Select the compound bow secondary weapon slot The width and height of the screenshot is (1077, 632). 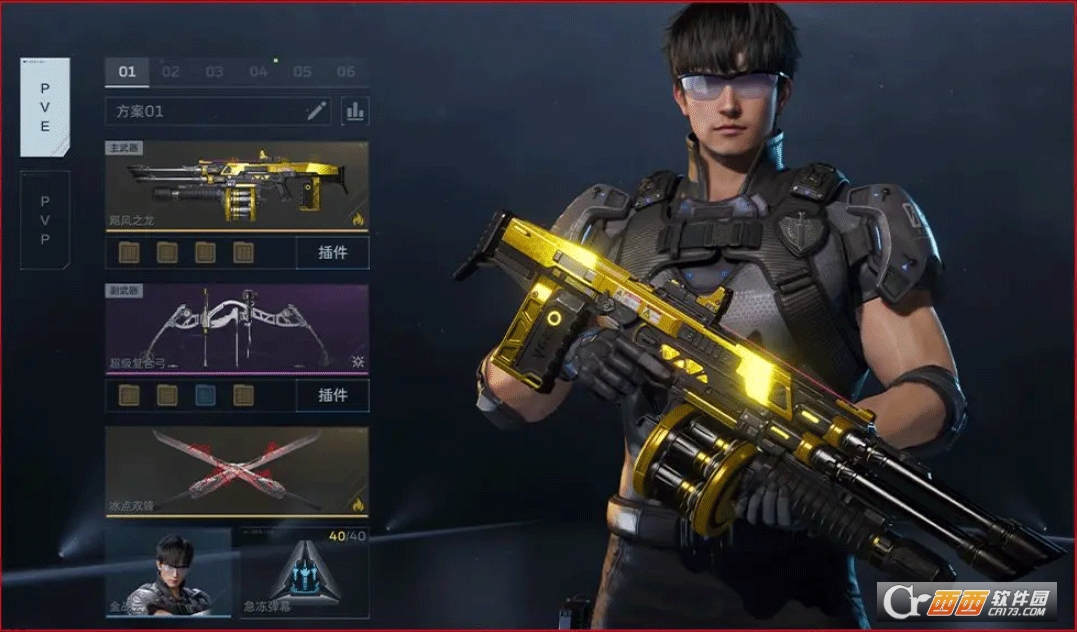pos(237,329)
